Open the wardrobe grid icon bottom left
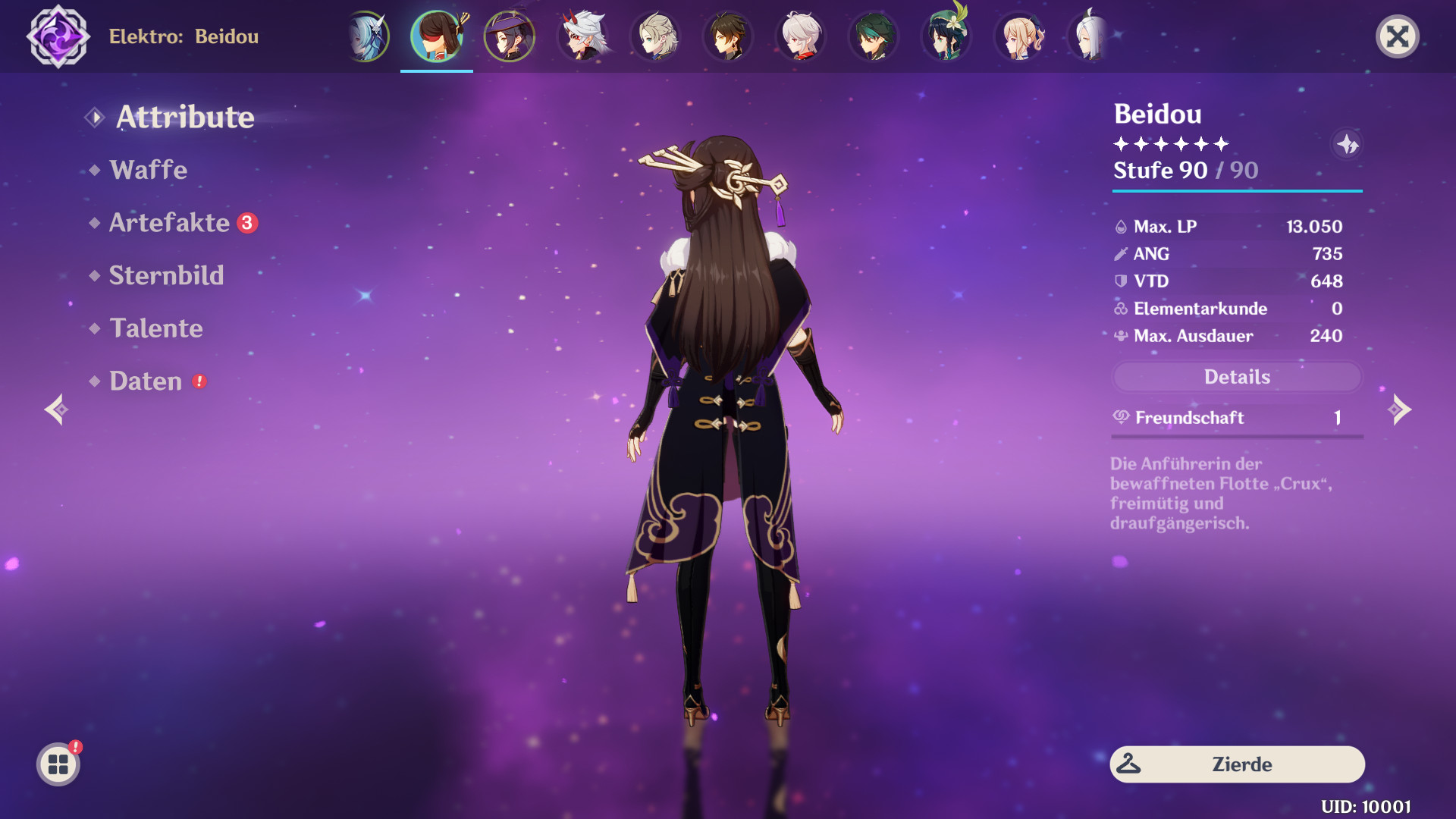1456x819 pixels. point(57,764)
